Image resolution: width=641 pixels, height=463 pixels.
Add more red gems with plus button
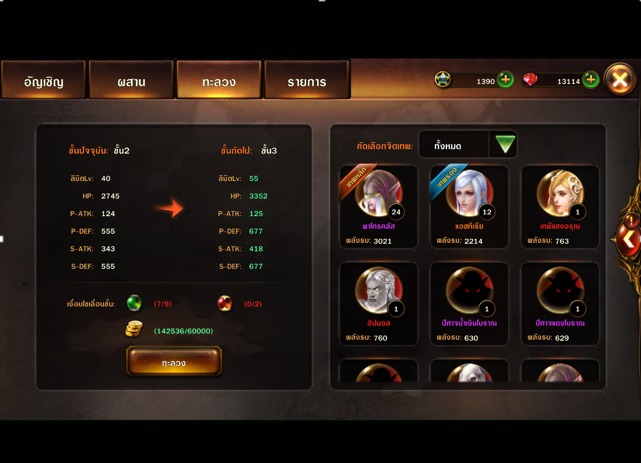591,80
